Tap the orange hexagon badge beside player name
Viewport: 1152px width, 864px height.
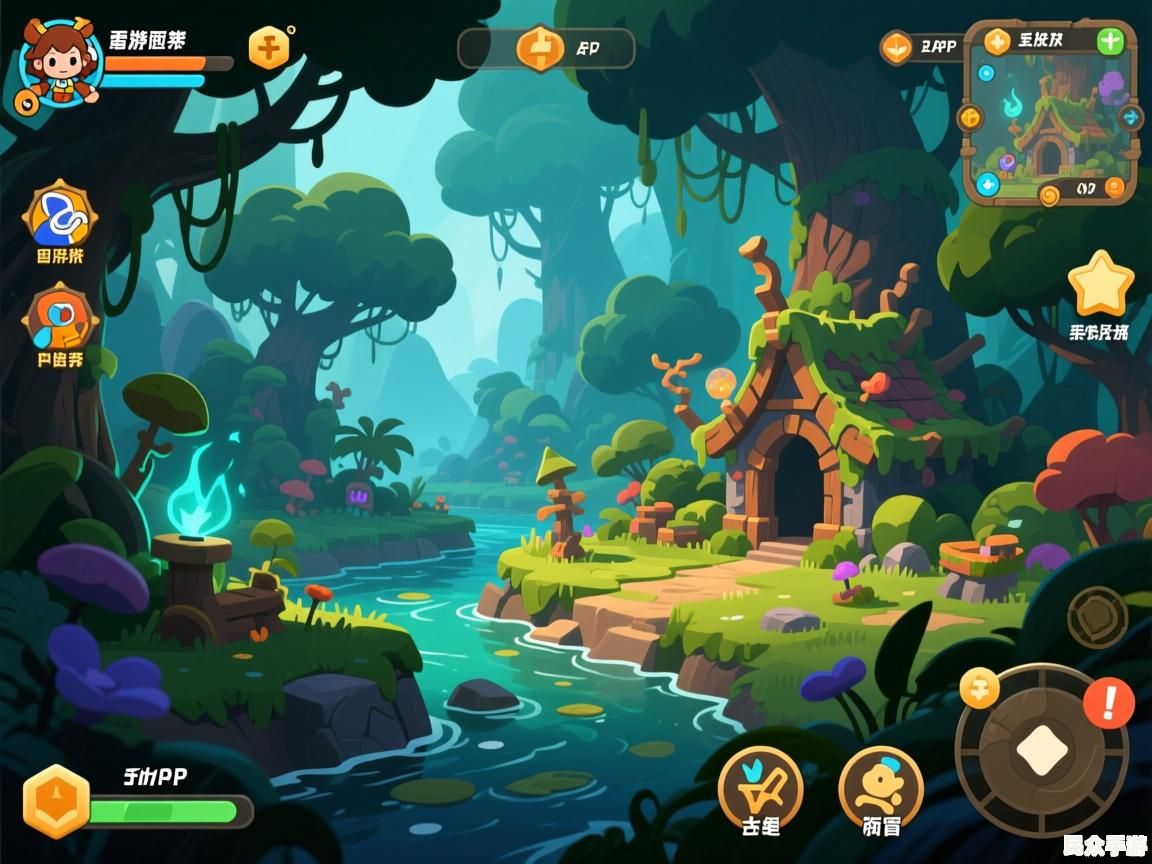tap(269, 46)
